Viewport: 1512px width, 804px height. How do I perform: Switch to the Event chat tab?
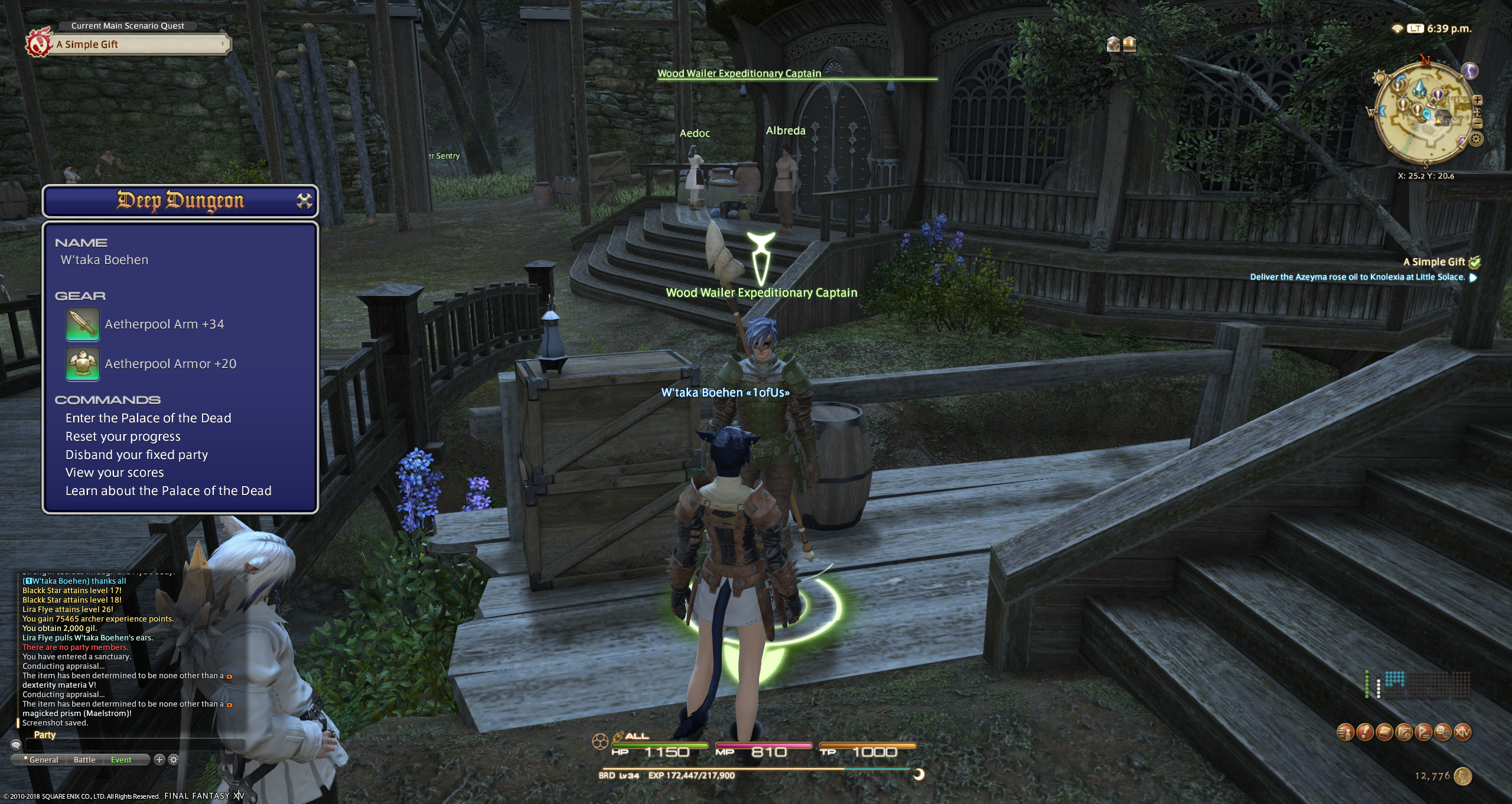pyautogui.click(x=121, y=760)
